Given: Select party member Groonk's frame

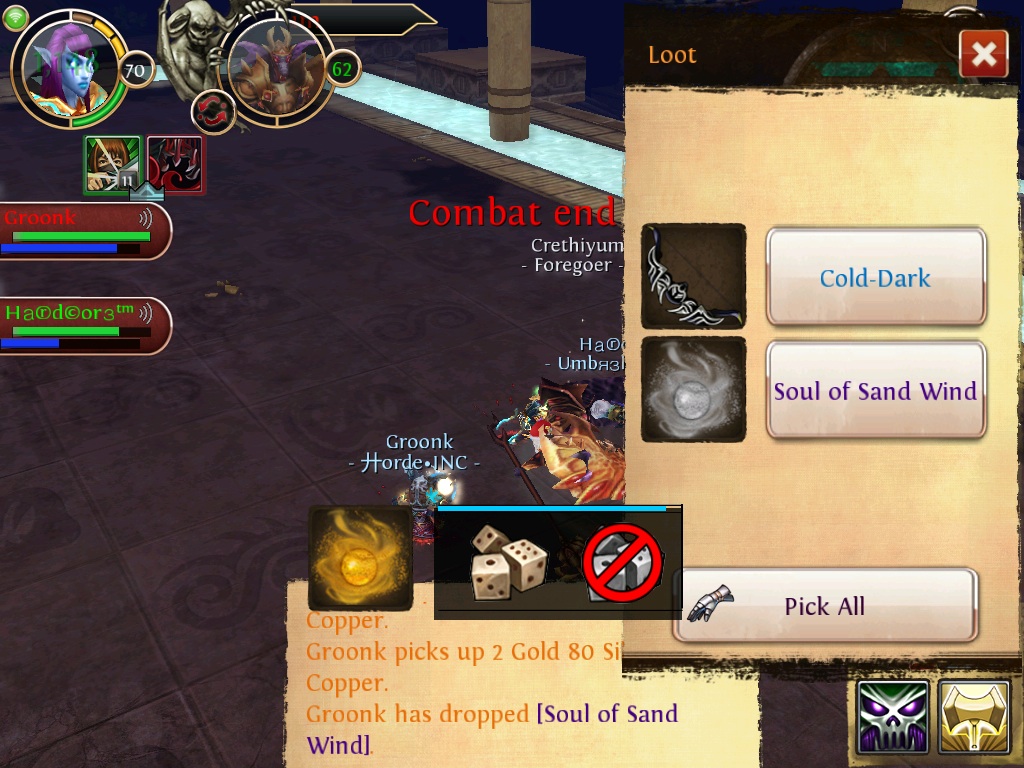Looking at the screenshot, I should 83,231.
